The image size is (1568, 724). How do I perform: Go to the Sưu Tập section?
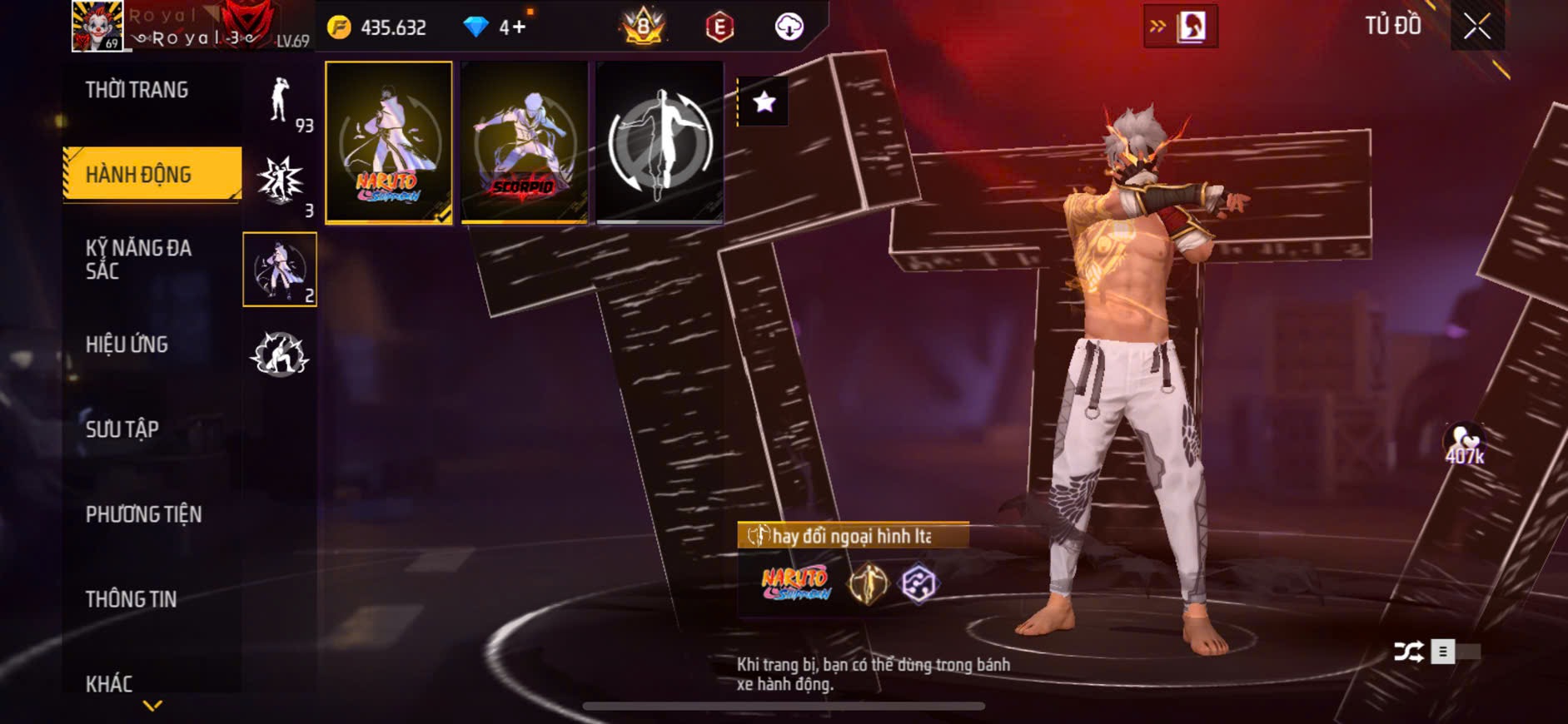pos(122,429)
